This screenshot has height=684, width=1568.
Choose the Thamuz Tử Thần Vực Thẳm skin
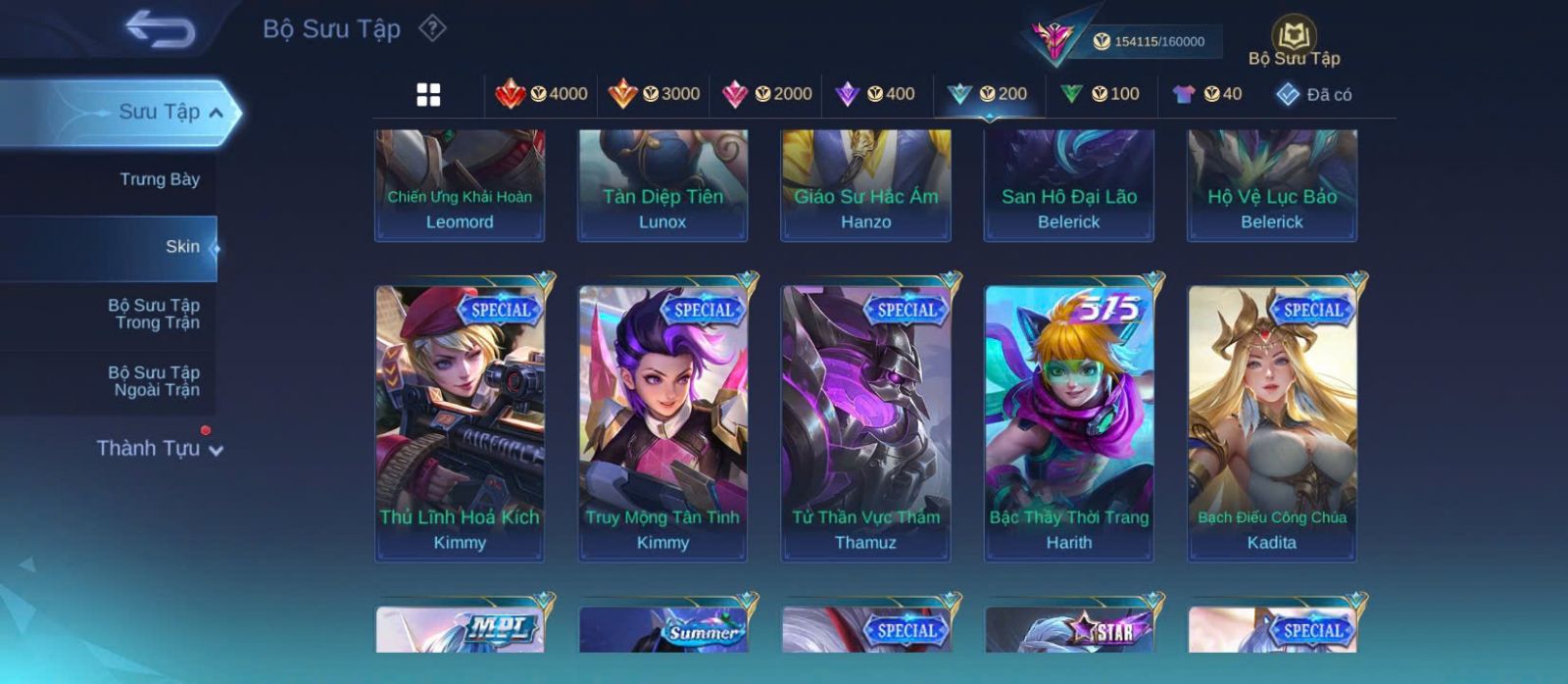click(865, 423)
